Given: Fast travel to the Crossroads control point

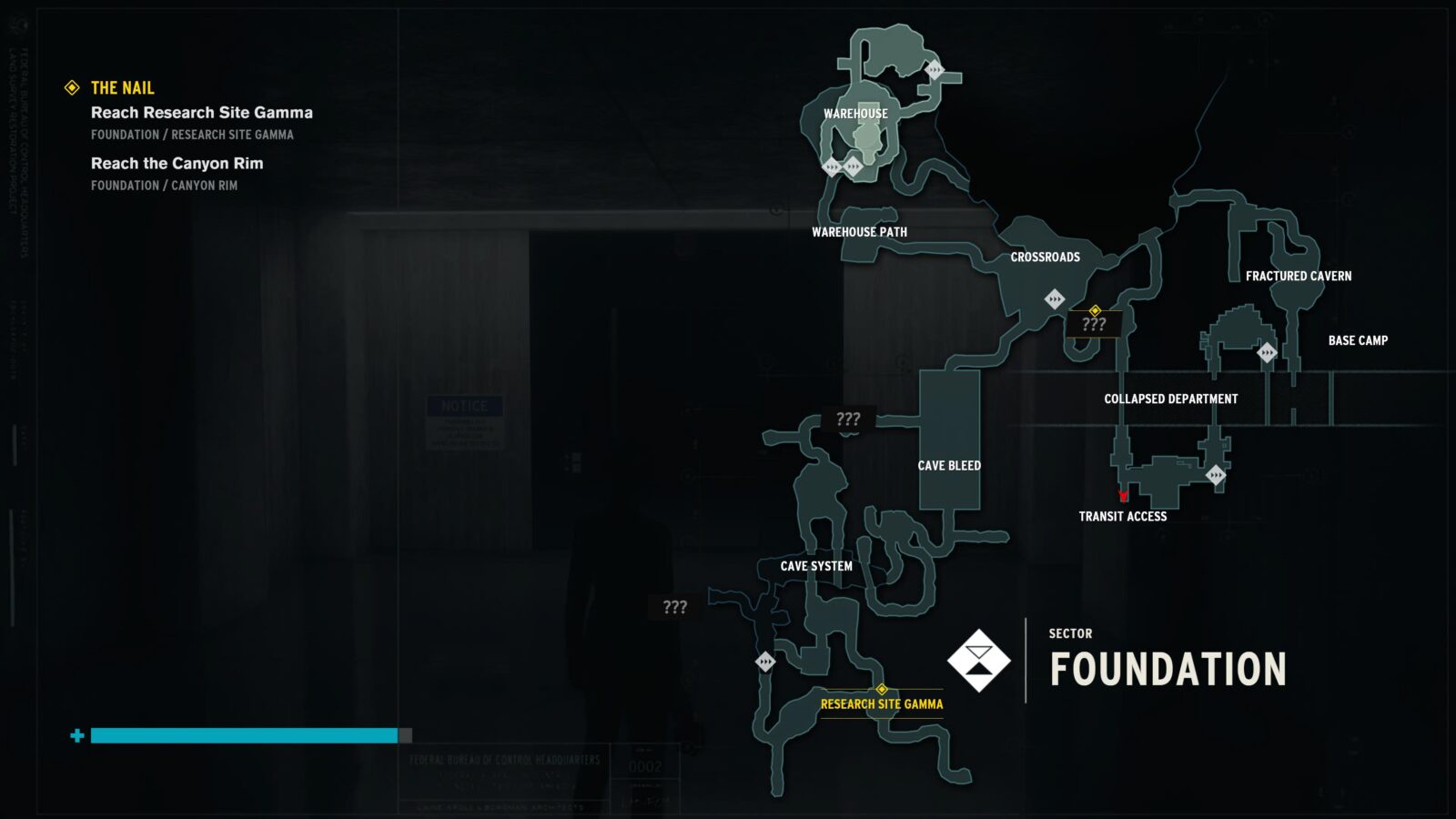Looking at the screenshot, I should [1056, 297].
